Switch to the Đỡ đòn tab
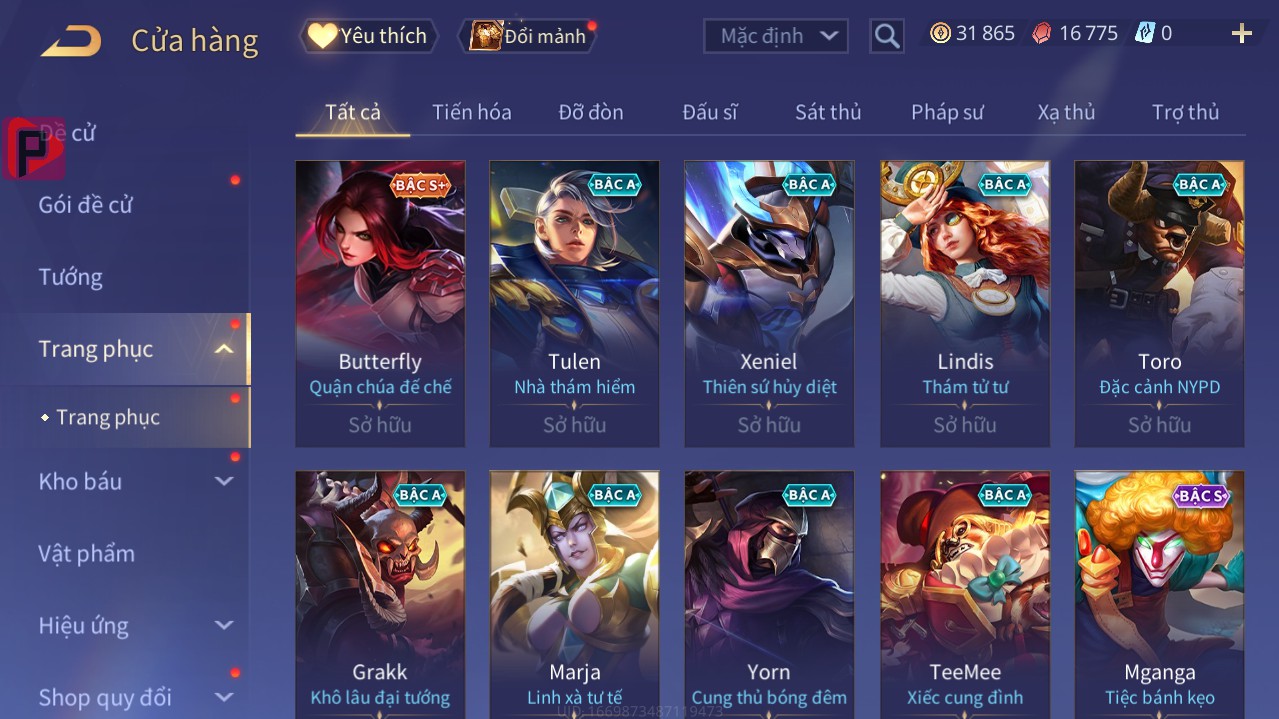The height and width of the screenshot is (719, 1279). (590, 112)
